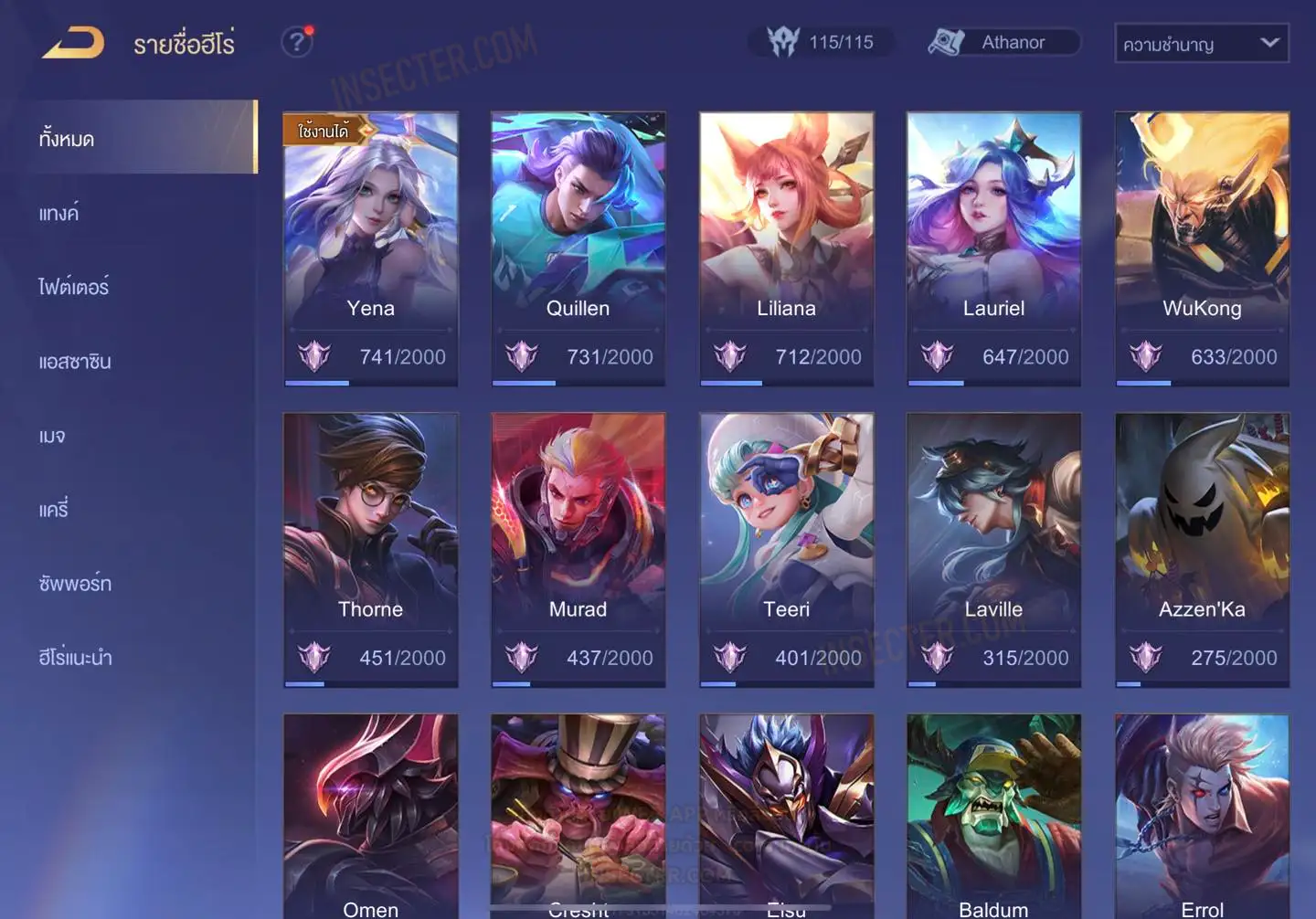View the Azzen'Ka hero card
Image resolution: width=1316 pixels, height=919 pixels.
pos(1202,549)
